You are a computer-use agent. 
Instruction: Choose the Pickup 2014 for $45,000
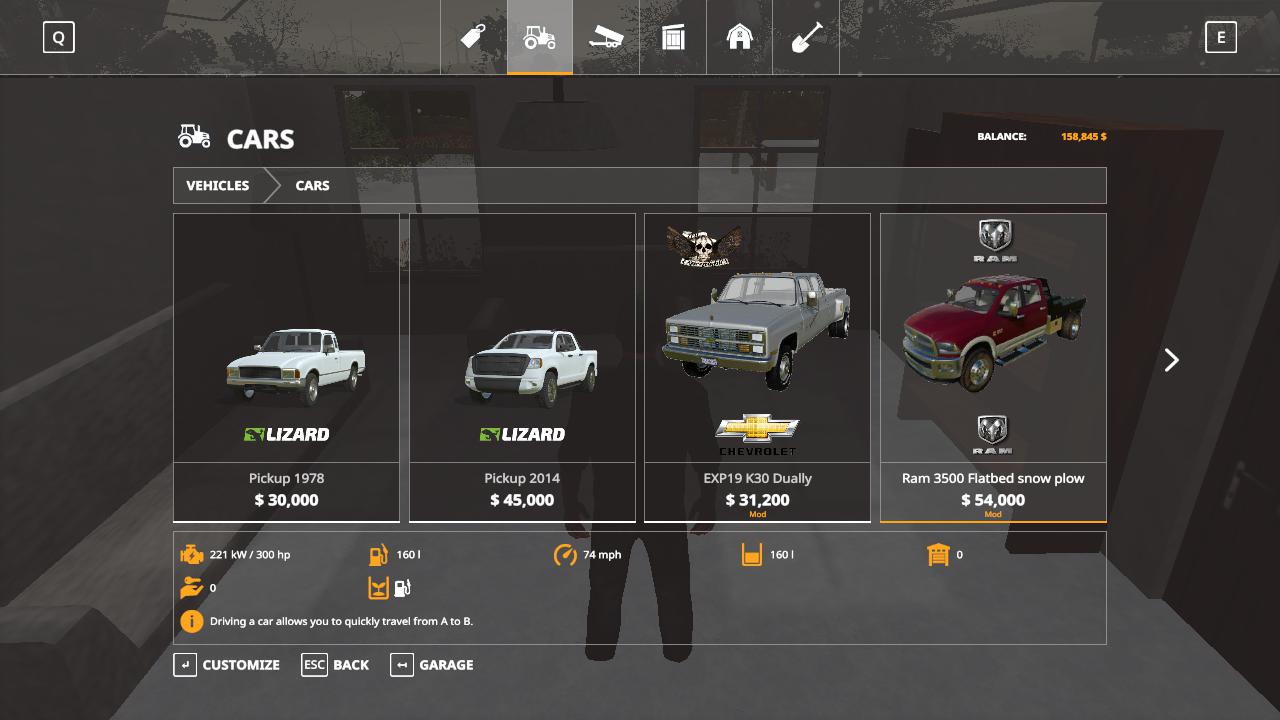[x=522, y=367]
